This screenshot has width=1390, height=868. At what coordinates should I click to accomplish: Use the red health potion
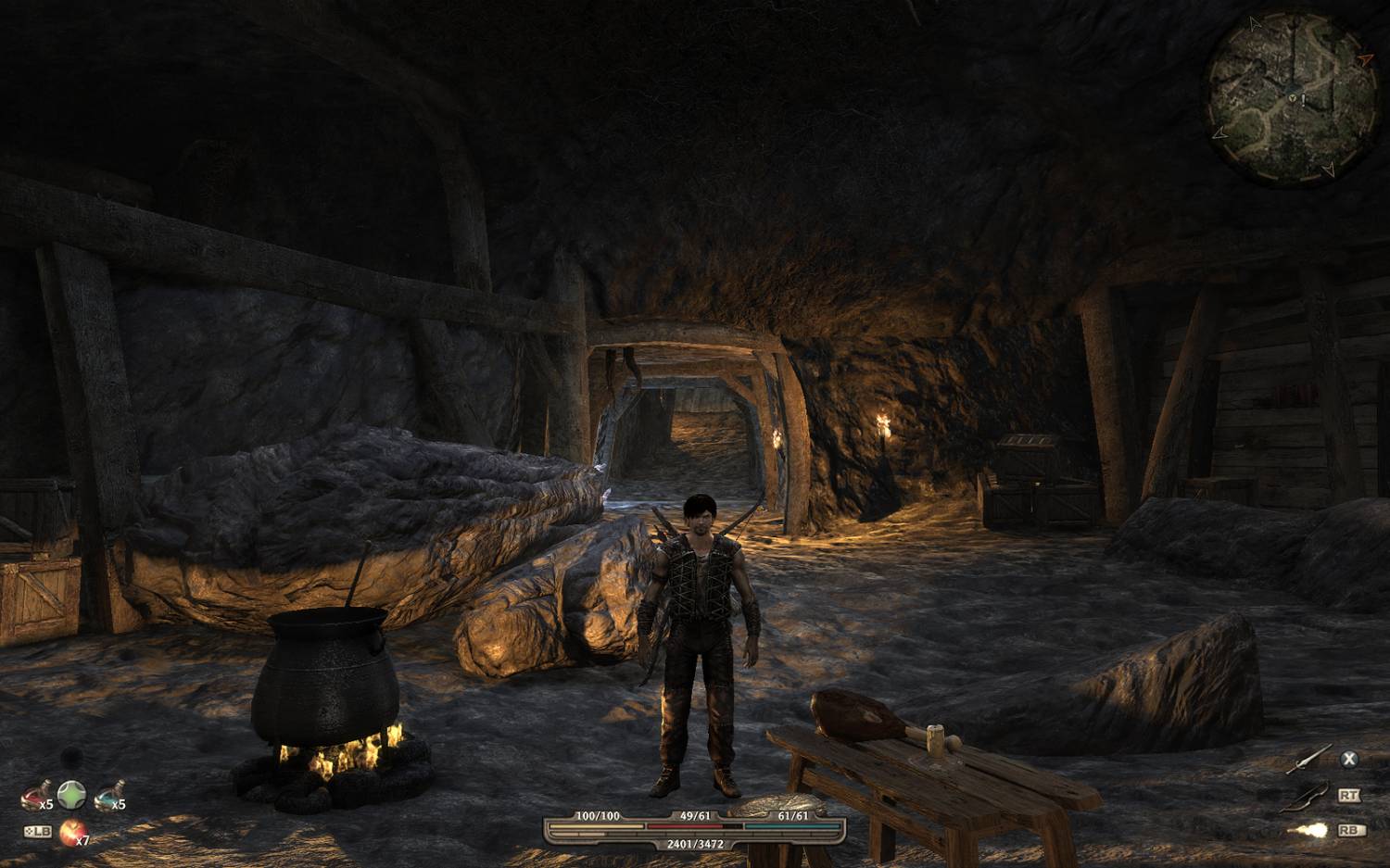point(34,797)
